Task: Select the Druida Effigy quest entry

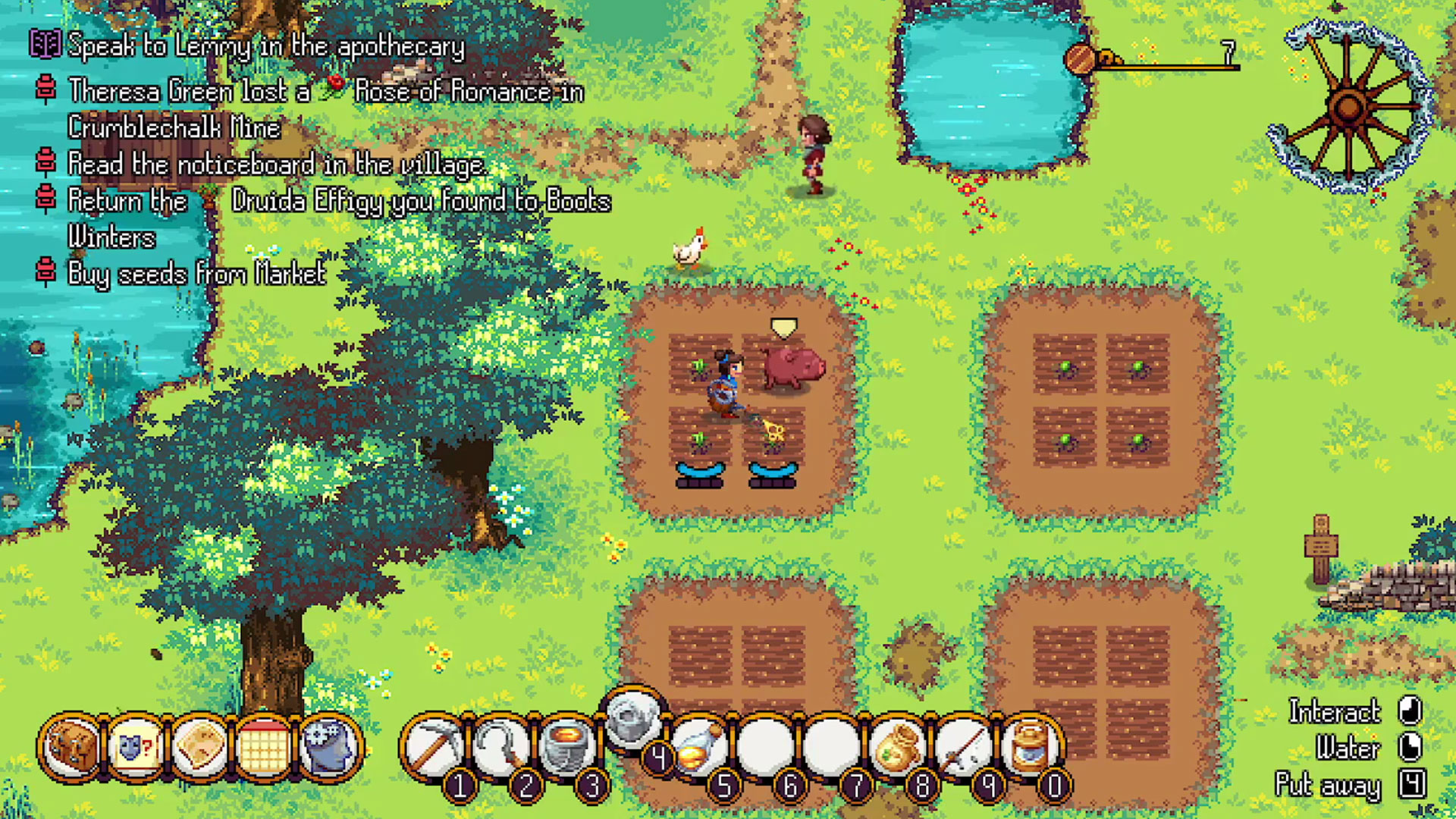Action: 339,202
